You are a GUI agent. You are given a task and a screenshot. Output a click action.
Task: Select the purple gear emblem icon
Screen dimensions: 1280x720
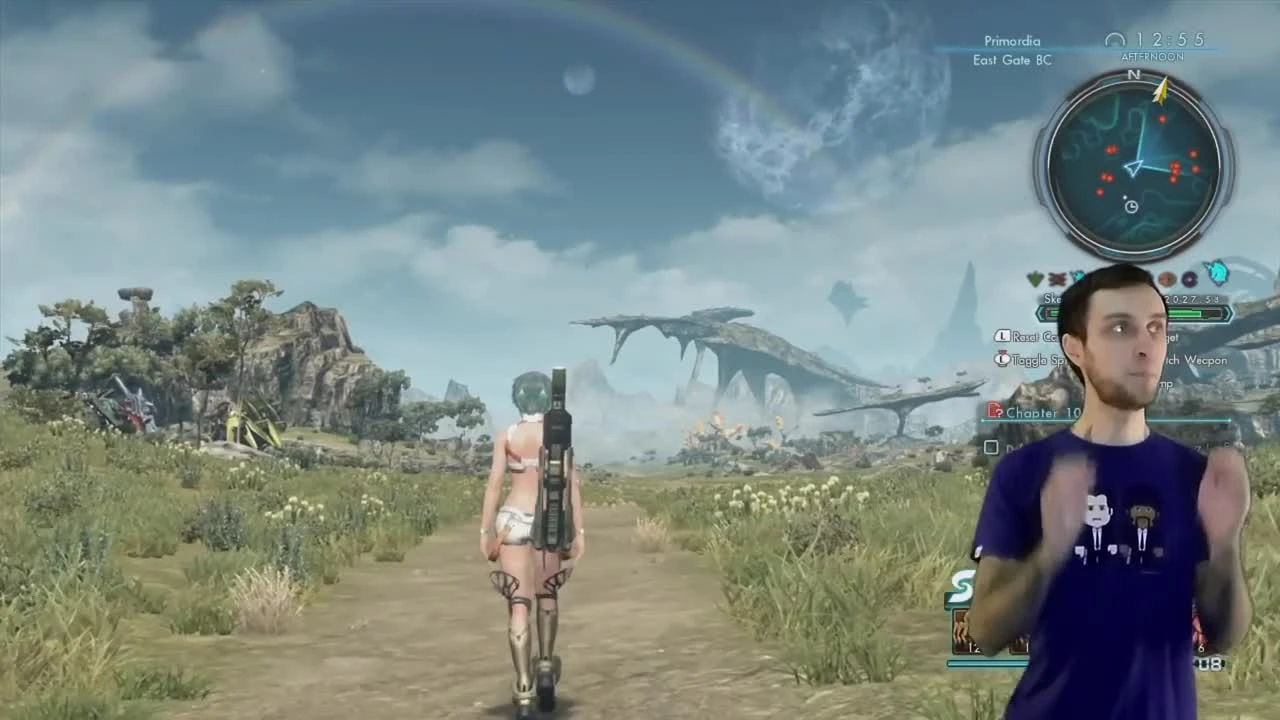tap(1190, 280)
